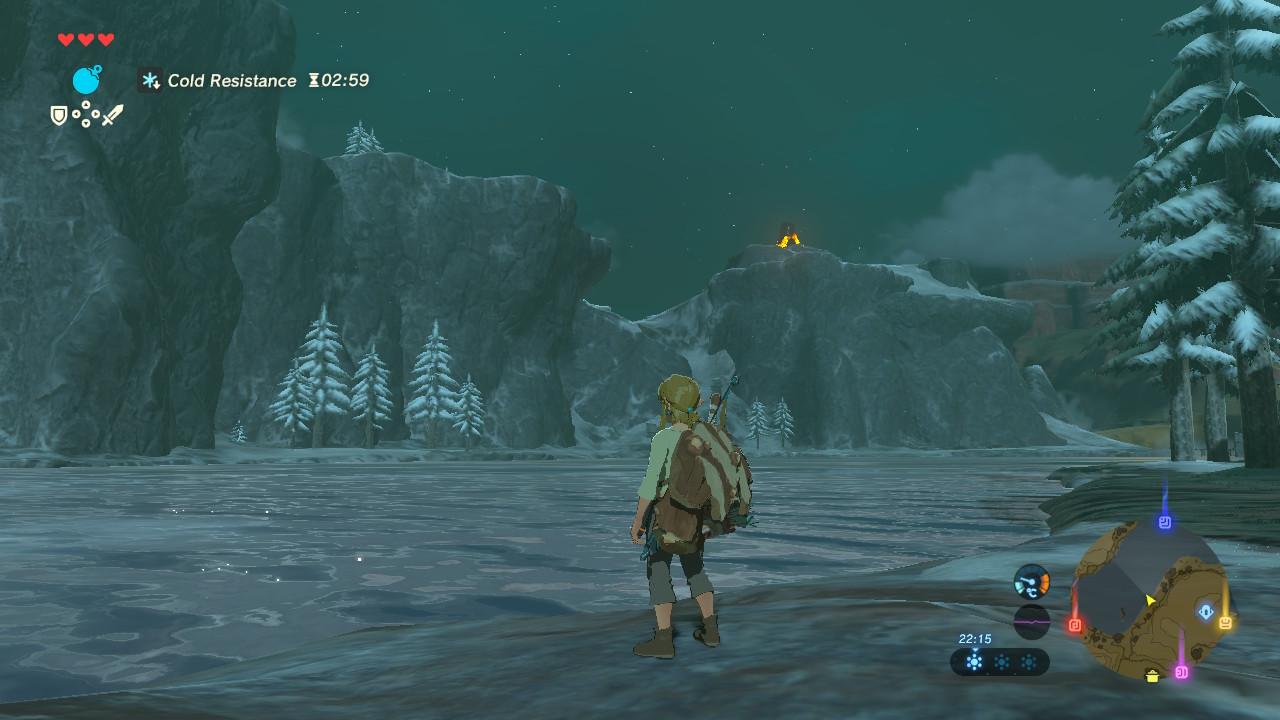Open the circular minimap
Screen dimensions: 1280x720
(1149, 600)
